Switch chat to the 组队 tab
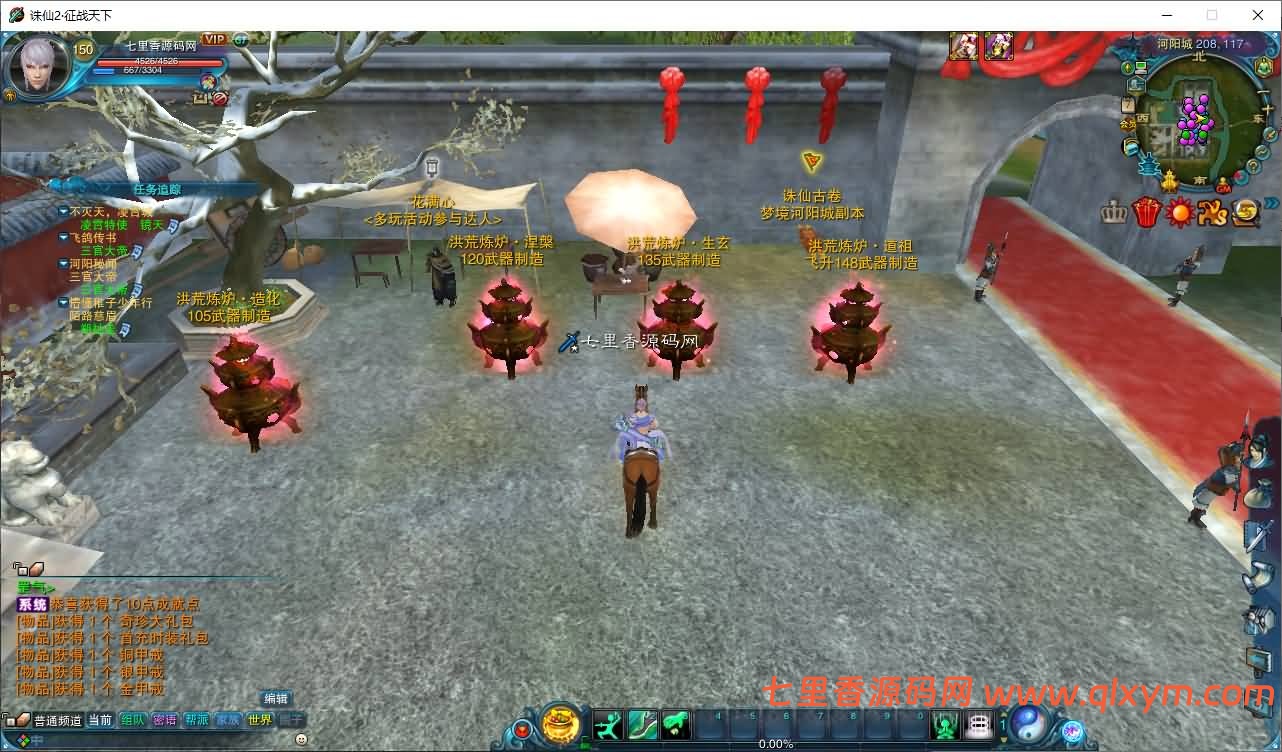 click(x=133, y=720)
